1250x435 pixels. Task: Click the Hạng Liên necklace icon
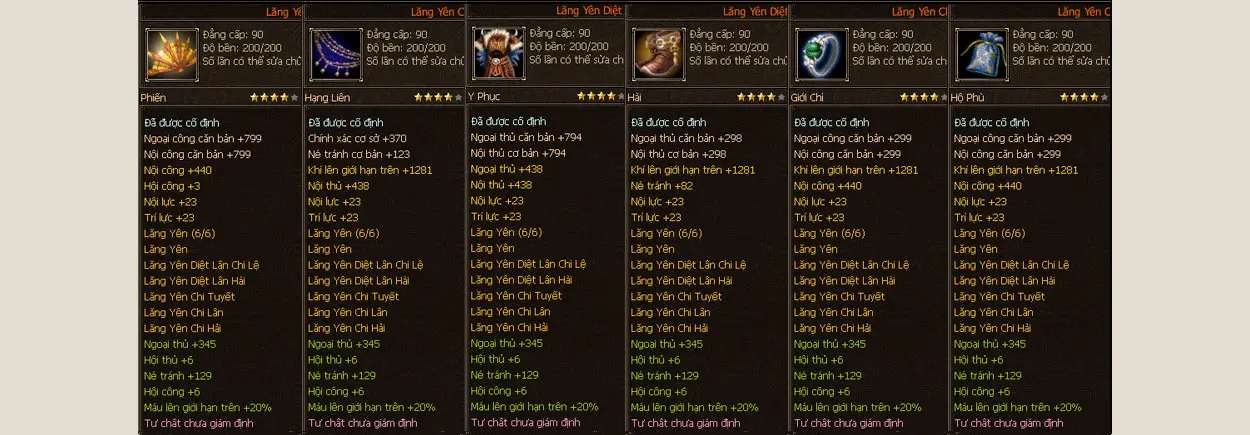coord(335,54)
